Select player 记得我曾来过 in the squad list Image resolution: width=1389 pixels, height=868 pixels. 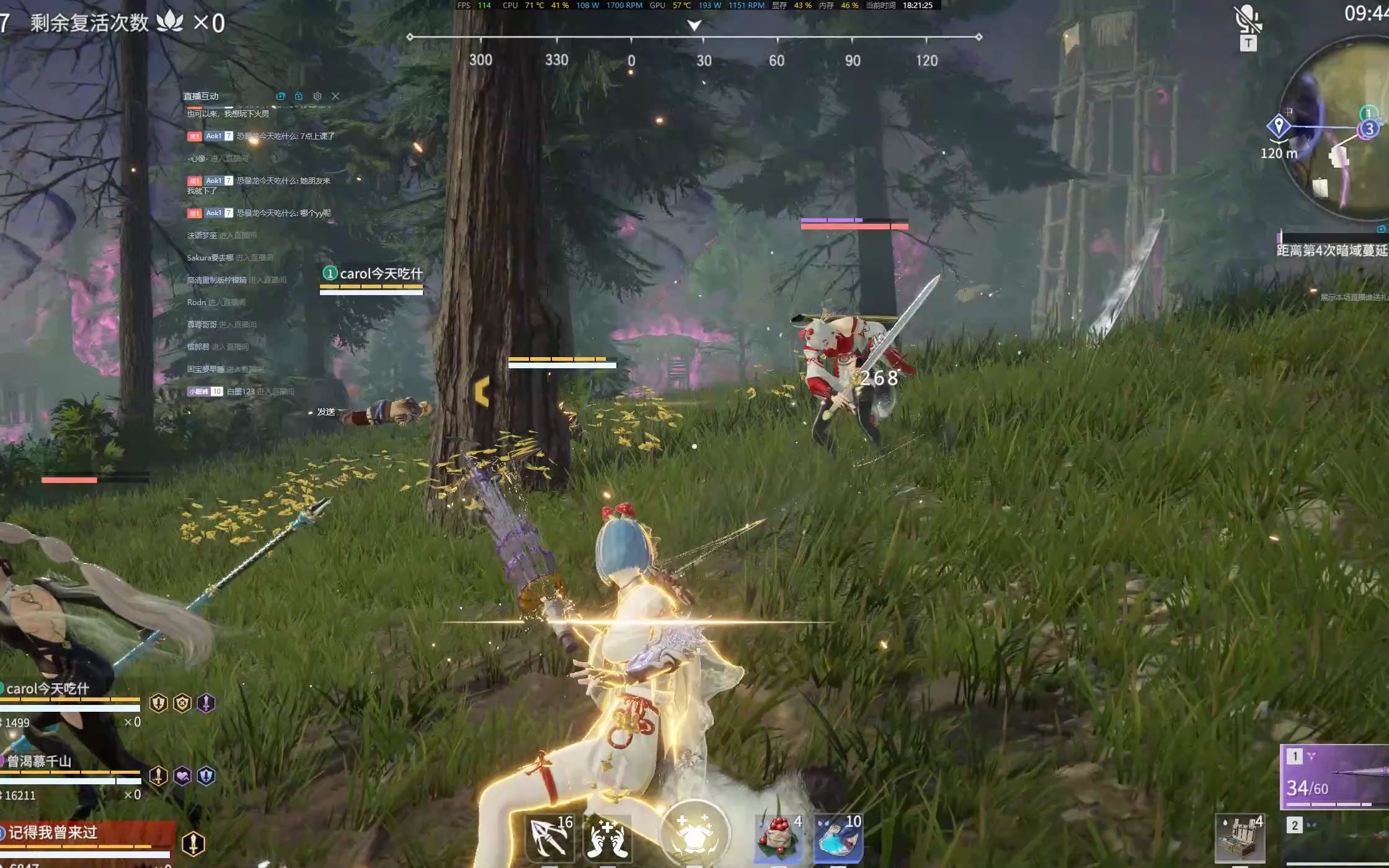[x=53, y=833]
